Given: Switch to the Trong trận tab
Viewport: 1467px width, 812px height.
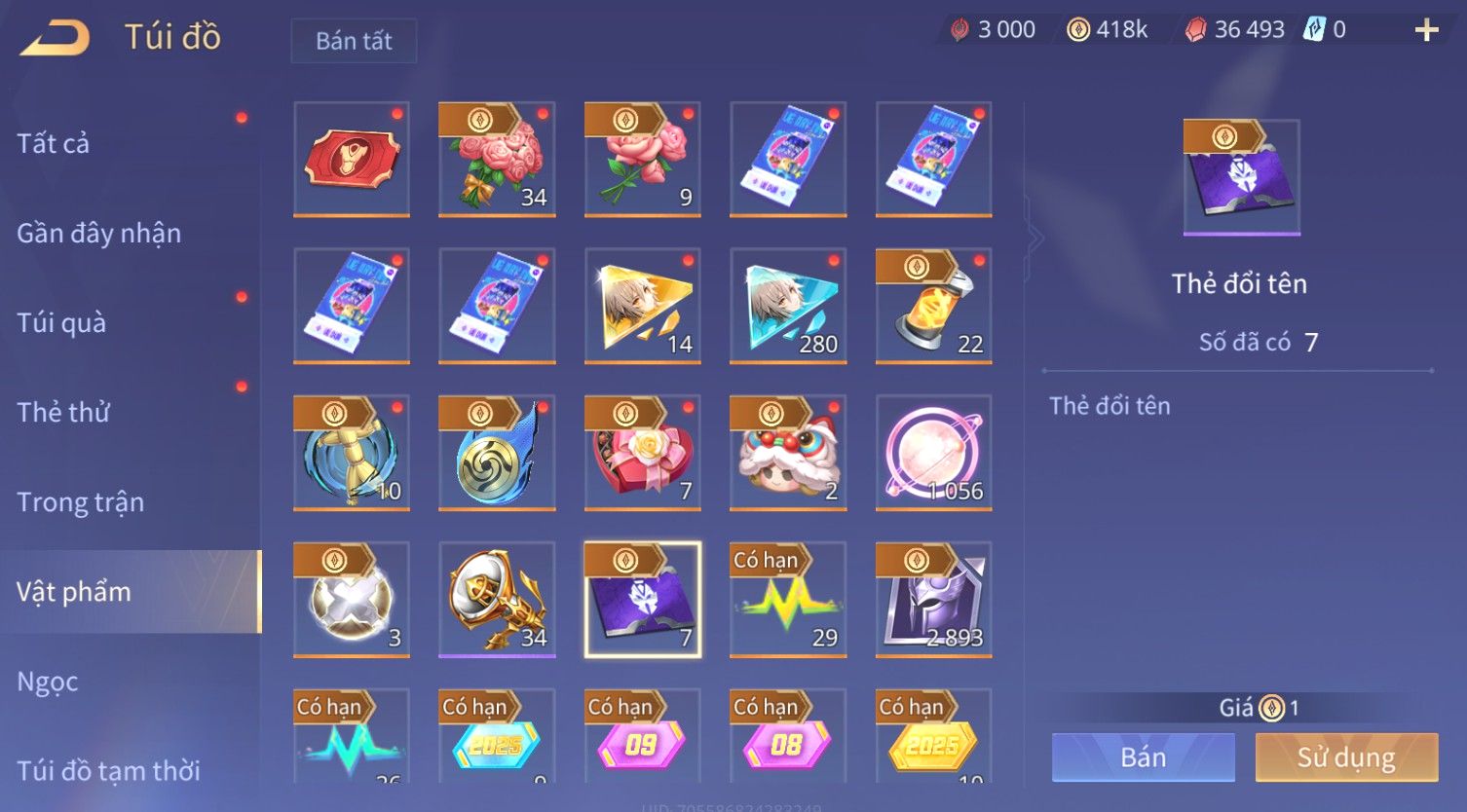Looking at the screenshot, I should [x=81, y=502].
